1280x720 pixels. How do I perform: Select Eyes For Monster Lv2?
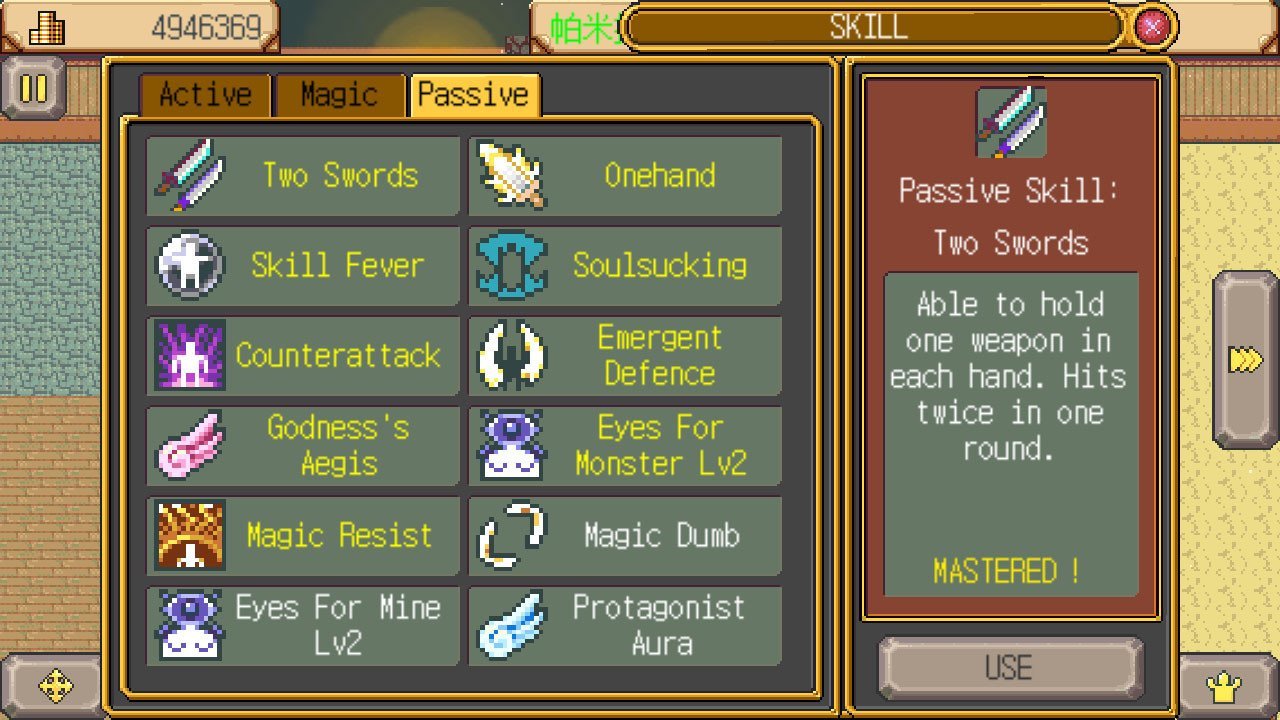point(625,446)
